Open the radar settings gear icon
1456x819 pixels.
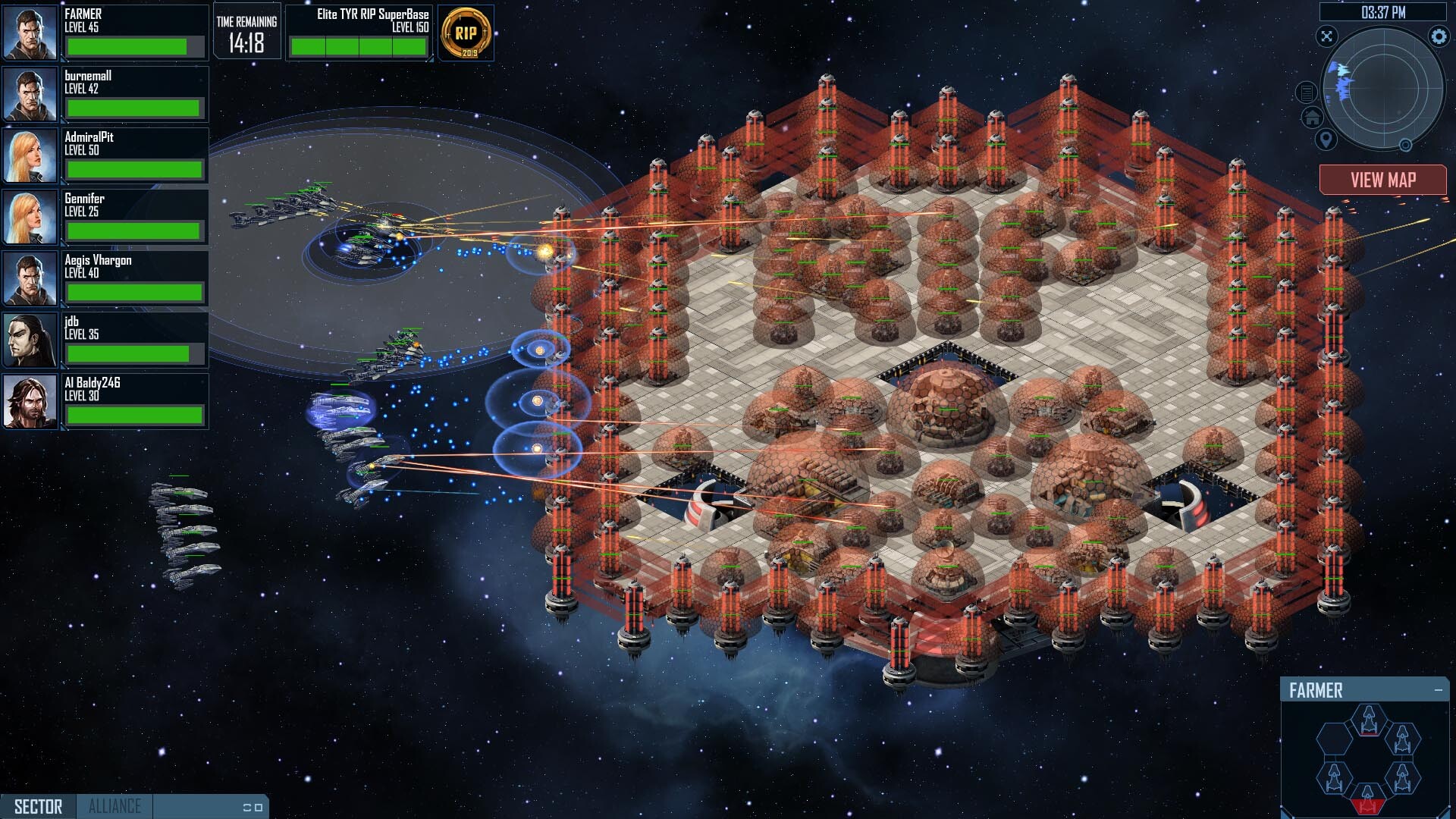pyautogui.click(x=1439, y=36)
